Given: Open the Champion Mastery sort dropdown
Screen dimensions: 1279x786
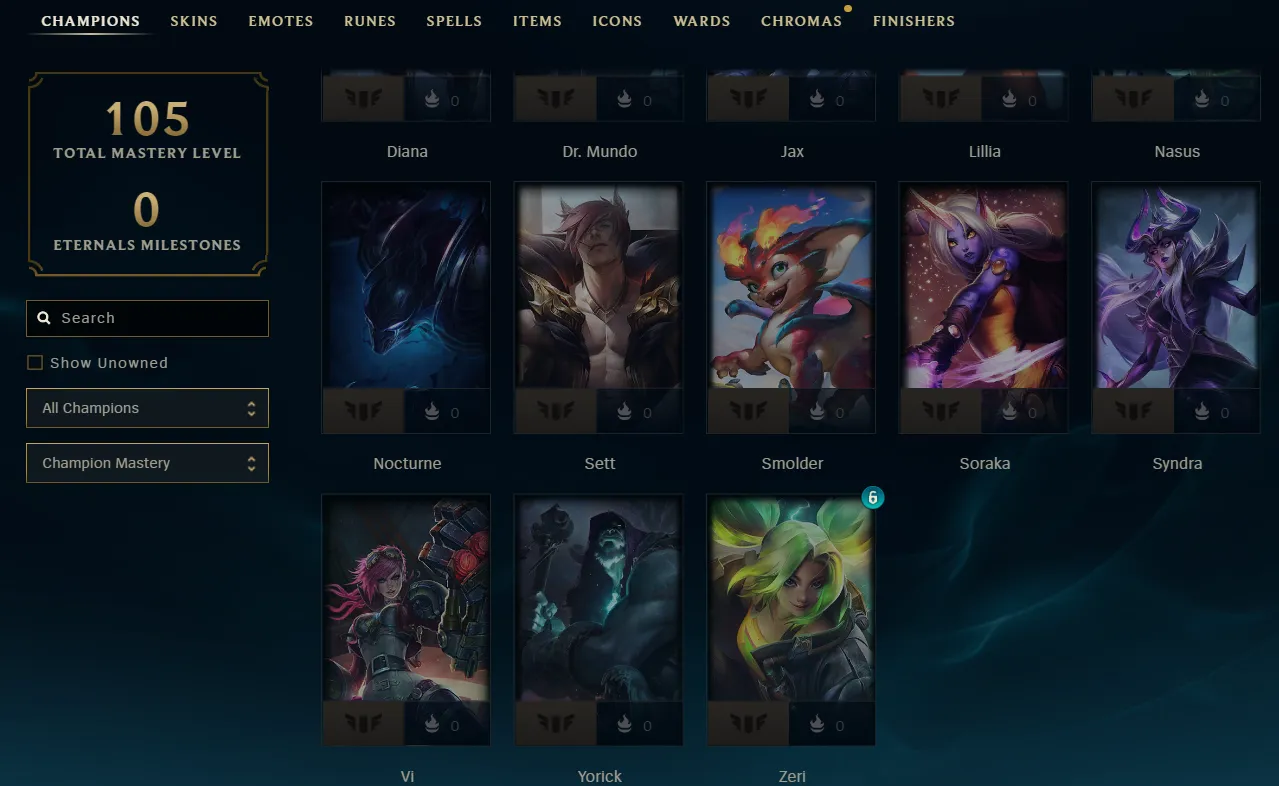Looking at the screenshot, I should tap(148, 463).
